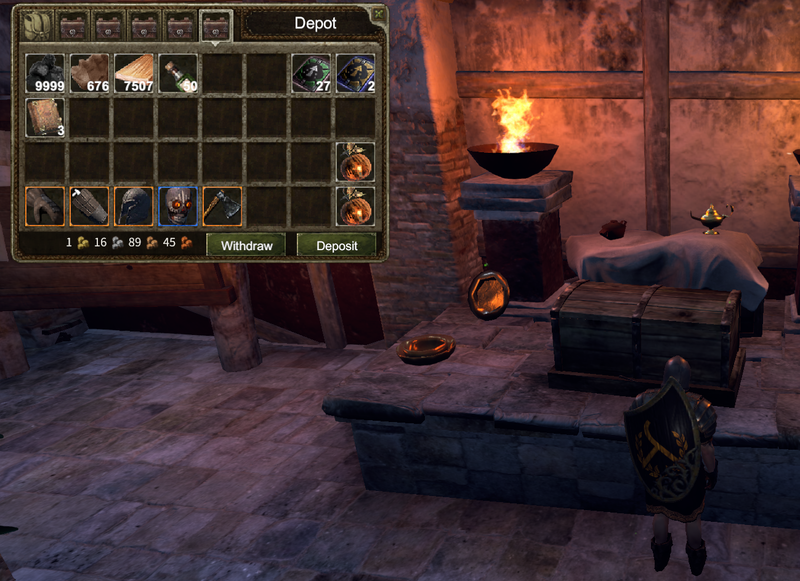Select the green potion bottle stack
This screenshot has height=581, width=800.
pos(178,73)
